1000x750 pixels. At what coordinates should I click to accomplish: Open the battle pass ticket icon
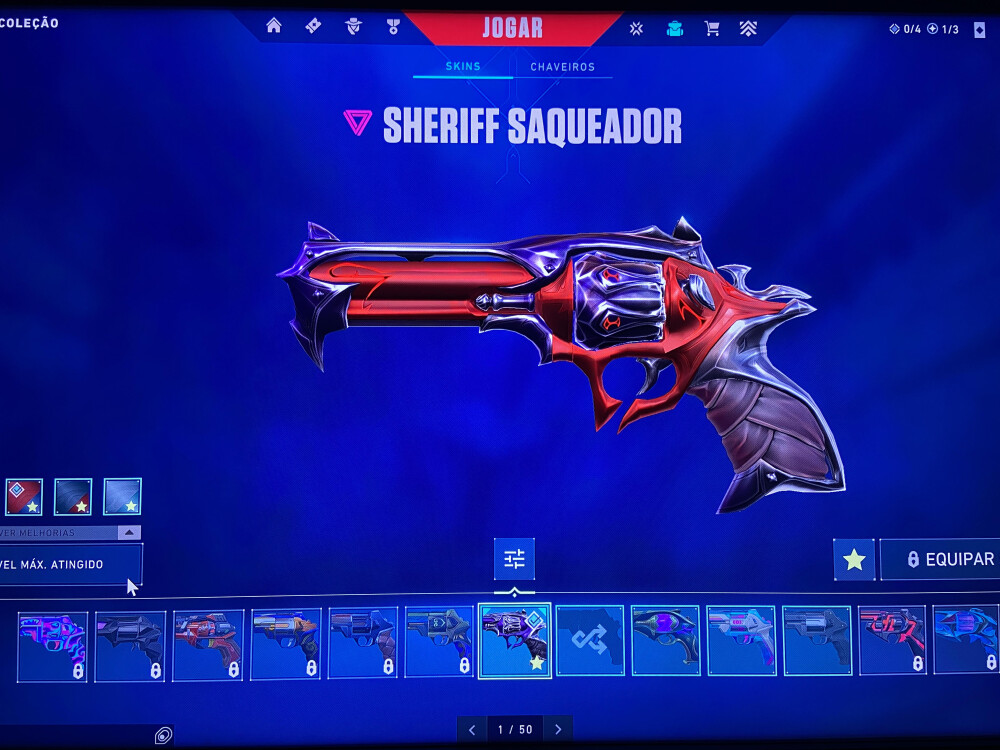click(313, 26)
